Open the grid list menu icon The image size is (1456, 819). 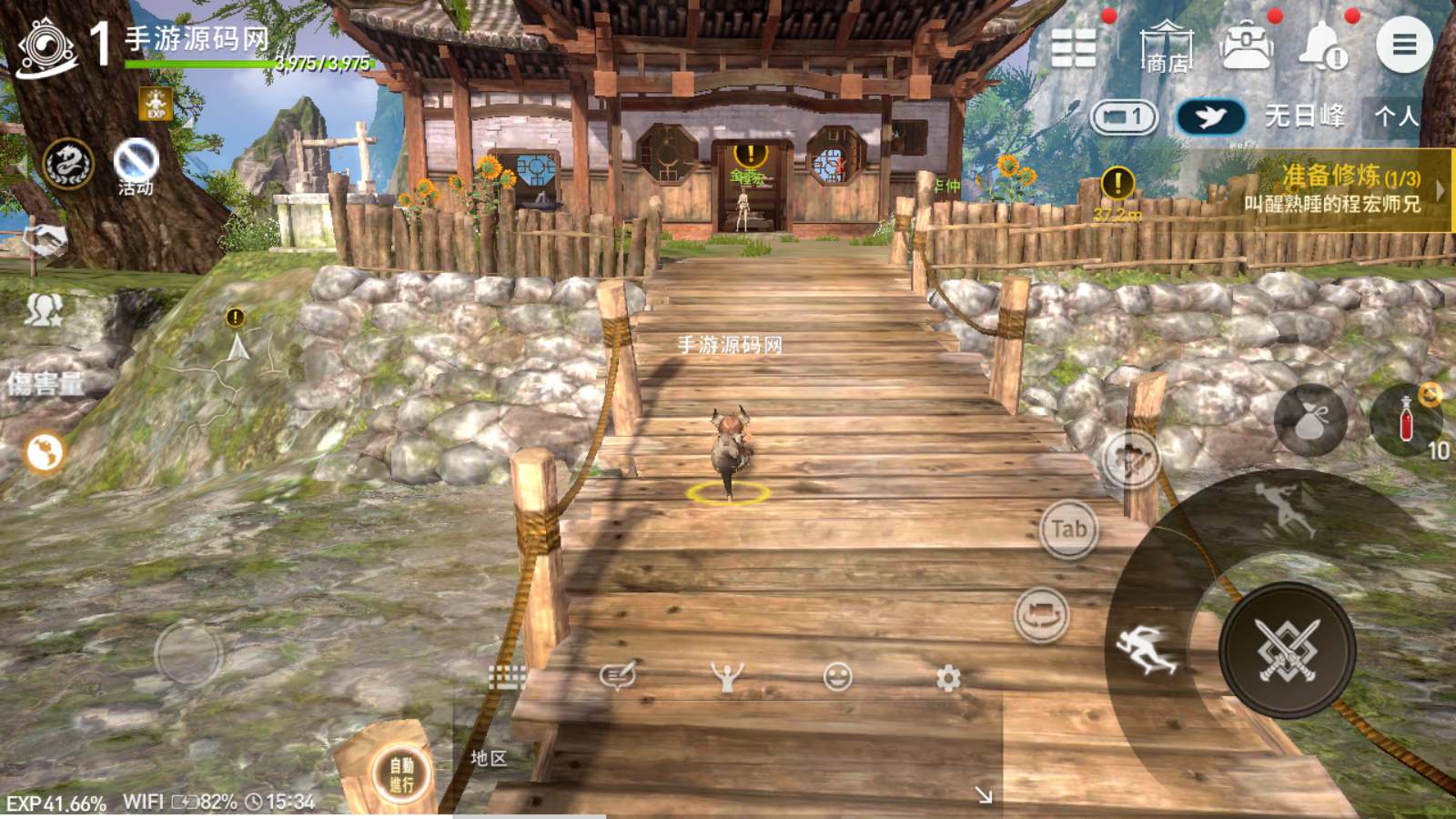click(x=1074, y=47)
